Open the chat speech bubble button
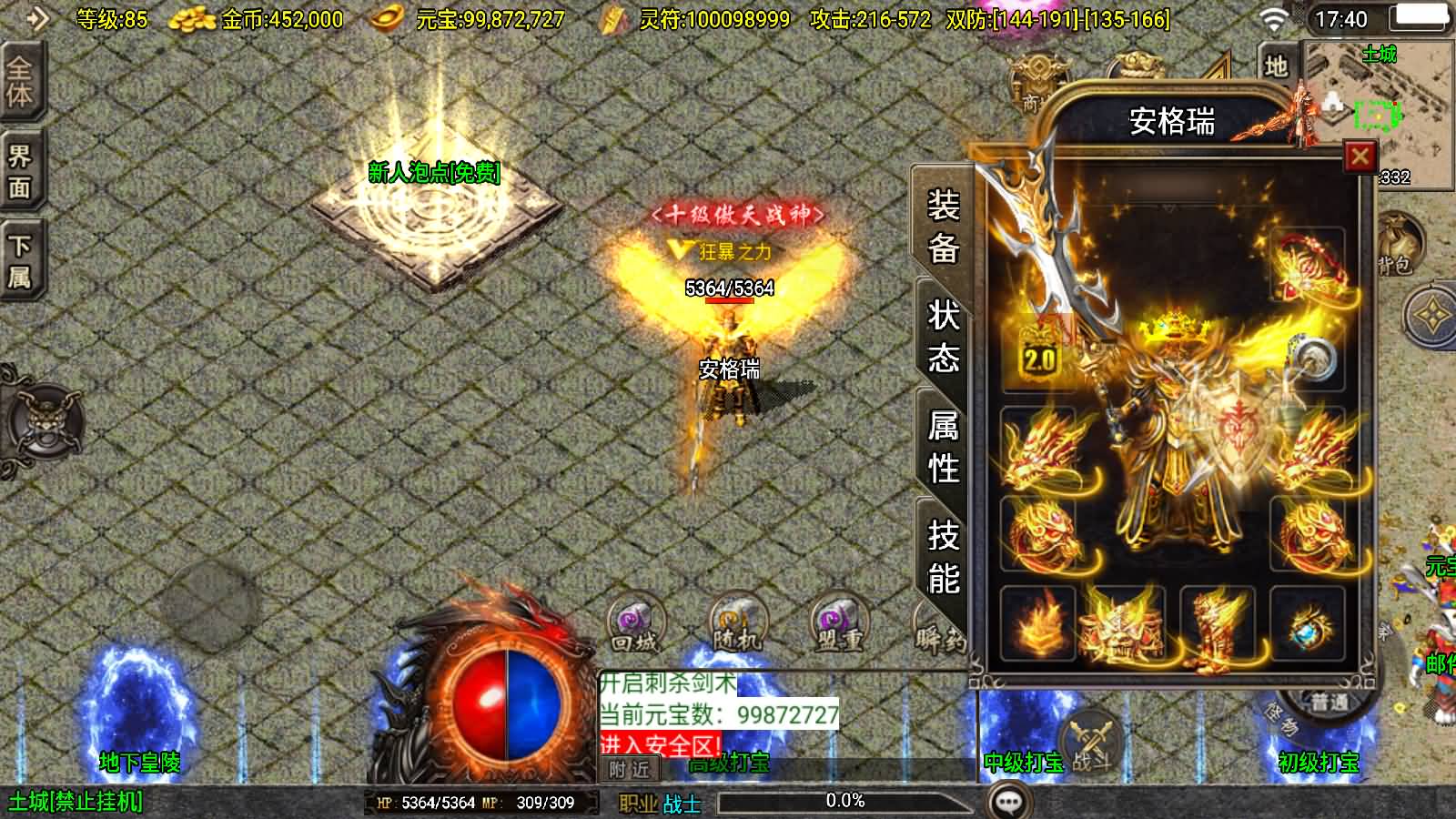1456x819 pixels. (1008, 802)
